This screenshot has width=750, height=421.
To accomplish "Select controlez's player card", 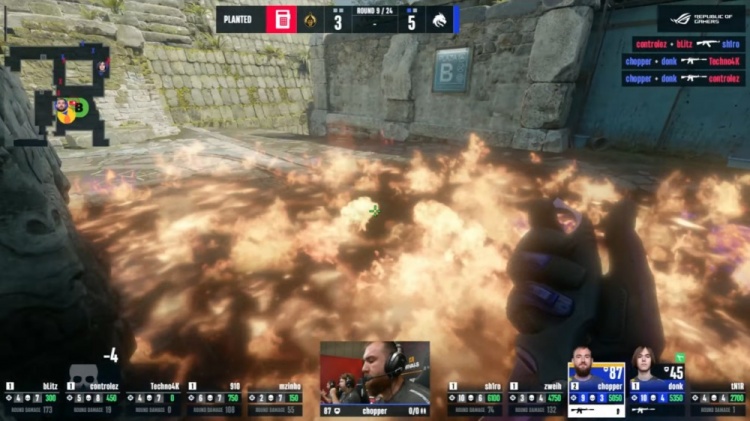I will 94,397.
